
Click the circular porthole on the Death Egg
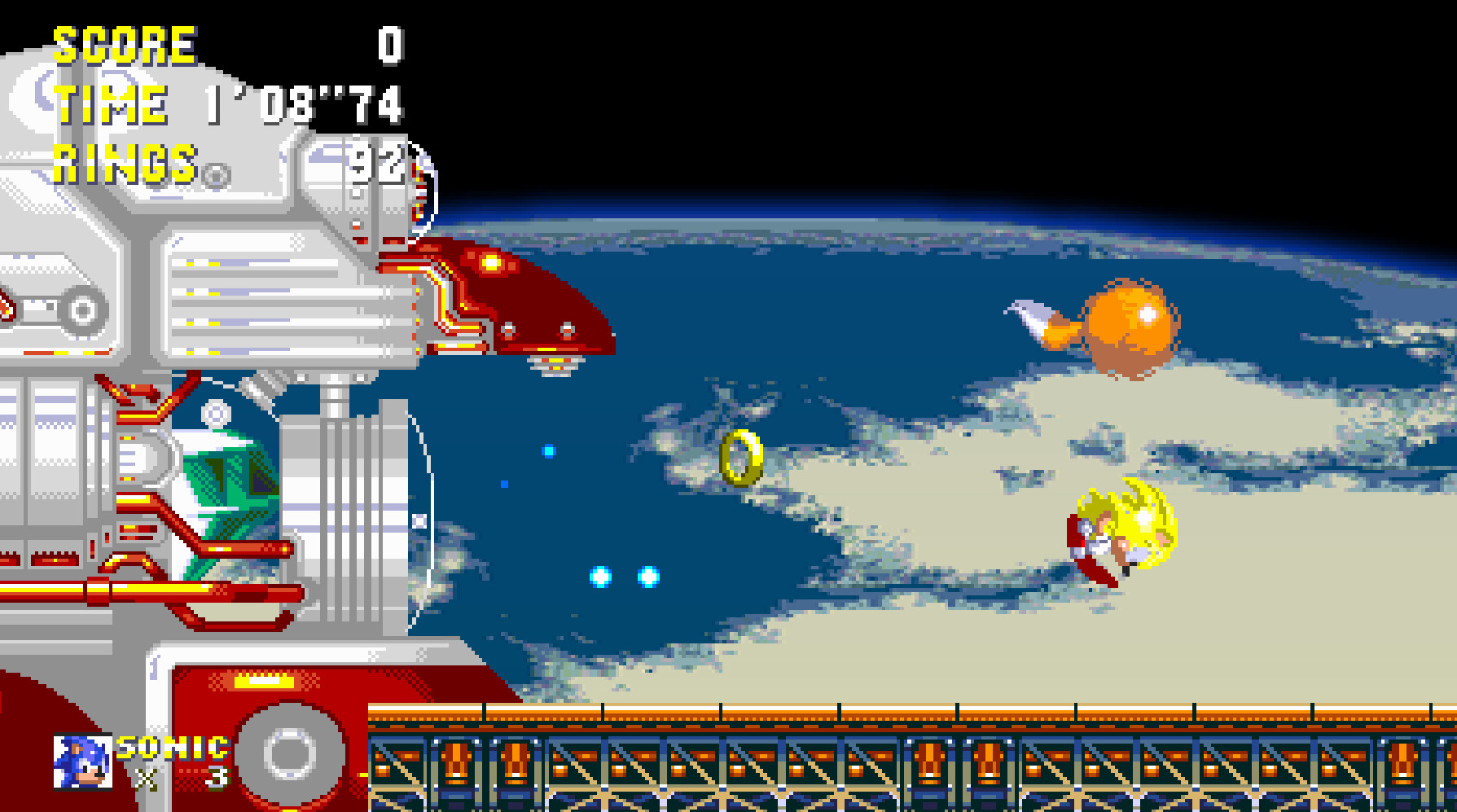coord(83,309)
